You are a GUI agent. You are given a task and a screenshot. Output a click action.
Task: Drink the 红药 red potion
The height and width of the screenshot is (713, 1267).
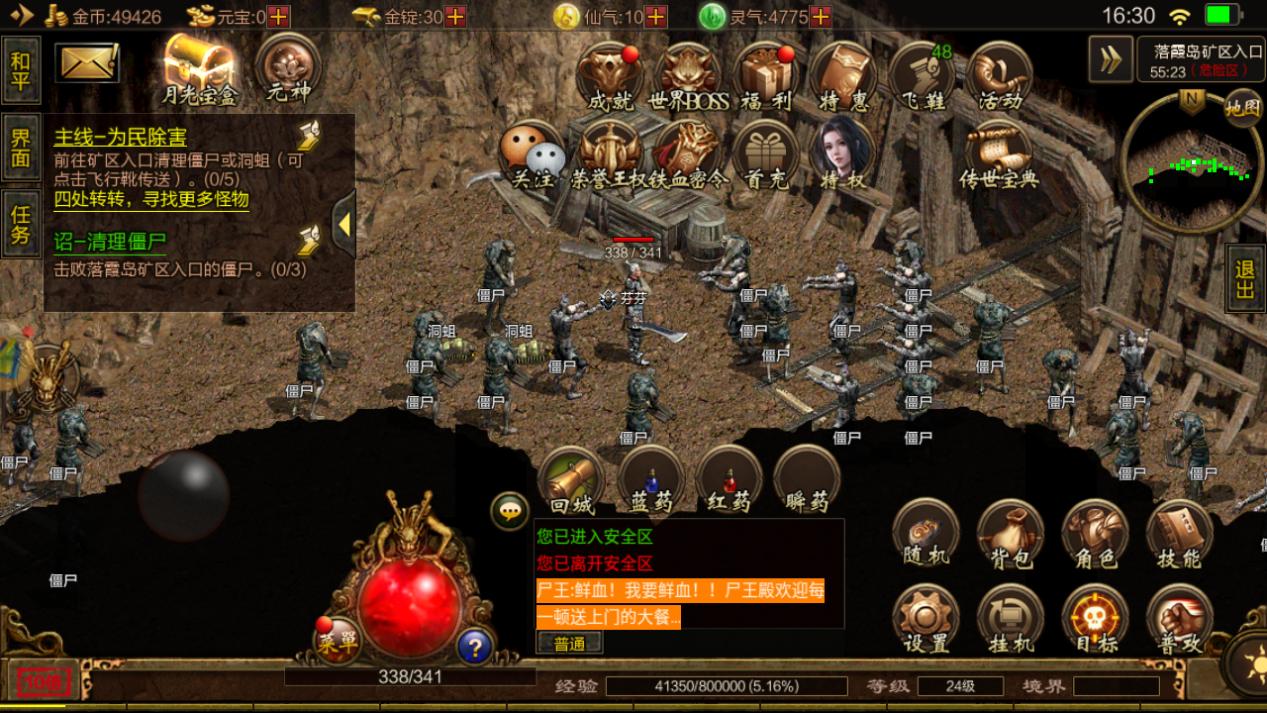coord(729,480)
